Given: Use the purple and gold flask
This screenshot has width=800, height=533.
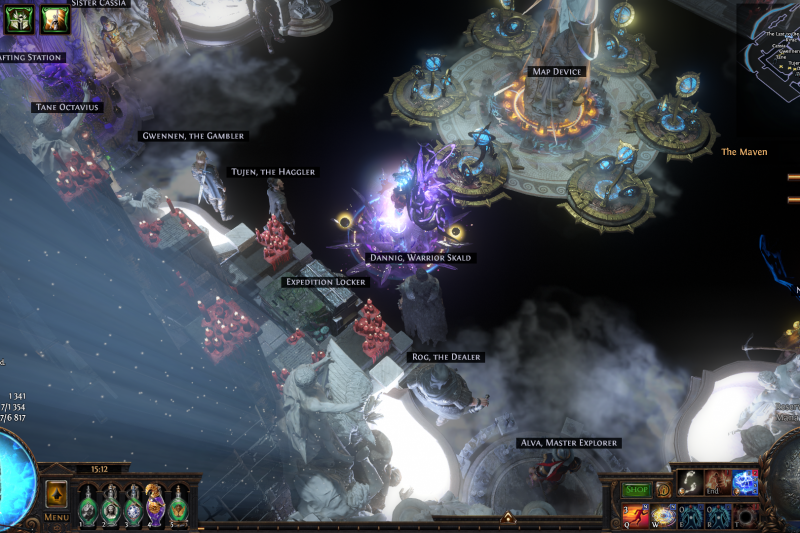Looking at the screenshot, I should (x=155, y=503).
